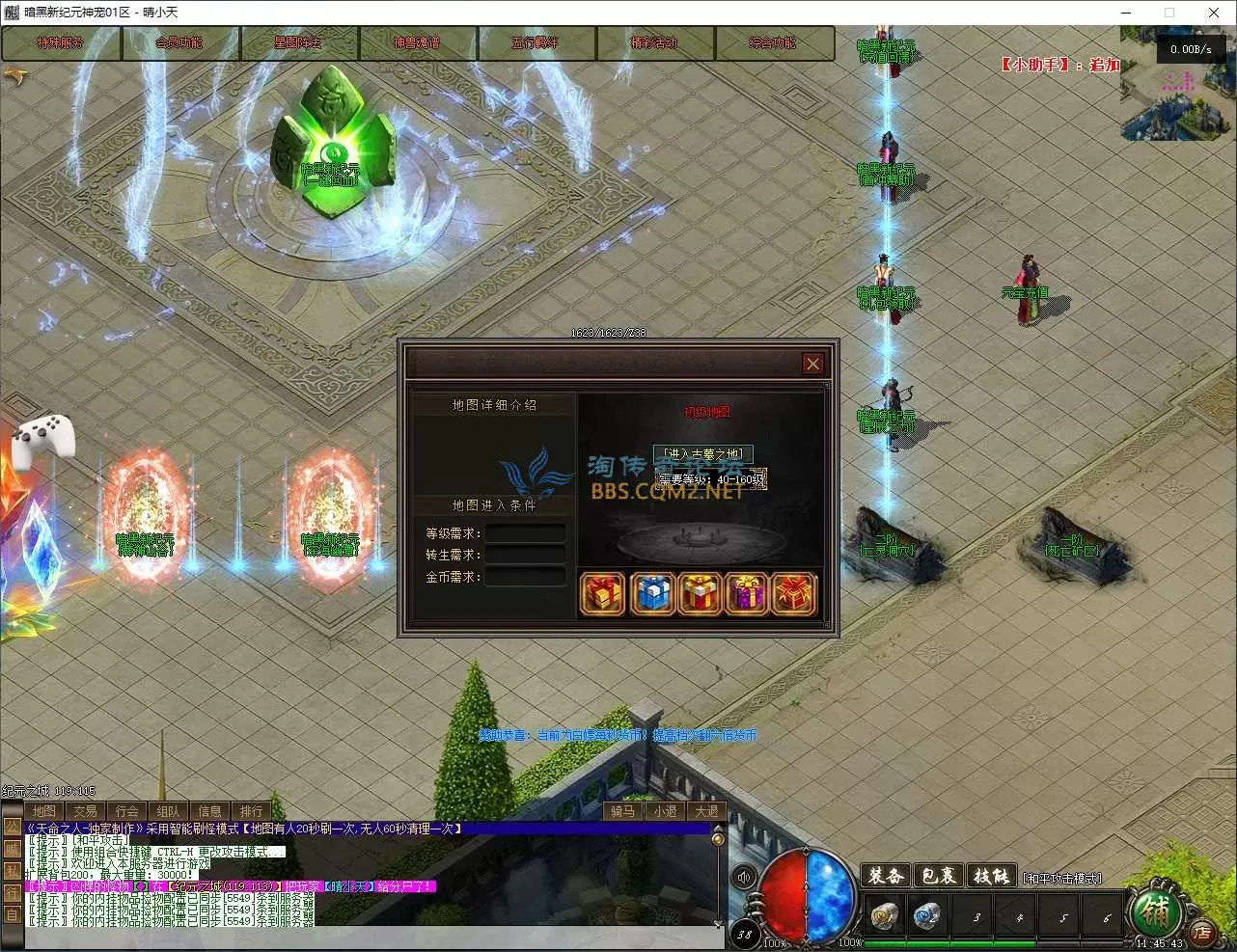Click the 进入古墓之地 enter button
Image resolution: width=1237 pixels, height=952 pixels.
(x=703, y=453)
